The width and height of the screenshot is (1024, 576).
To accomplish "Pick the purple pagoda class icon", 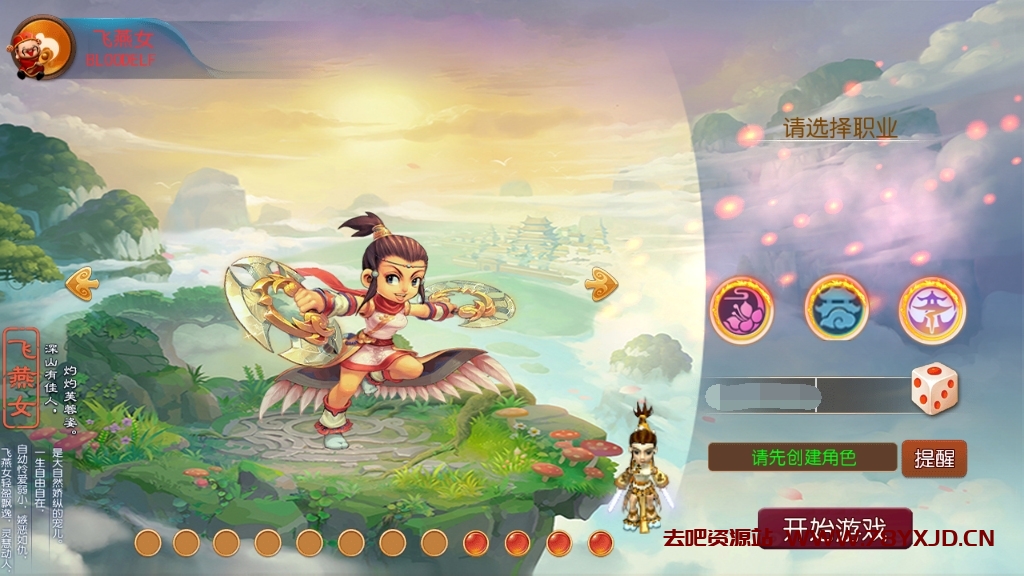I will (931, 310).
